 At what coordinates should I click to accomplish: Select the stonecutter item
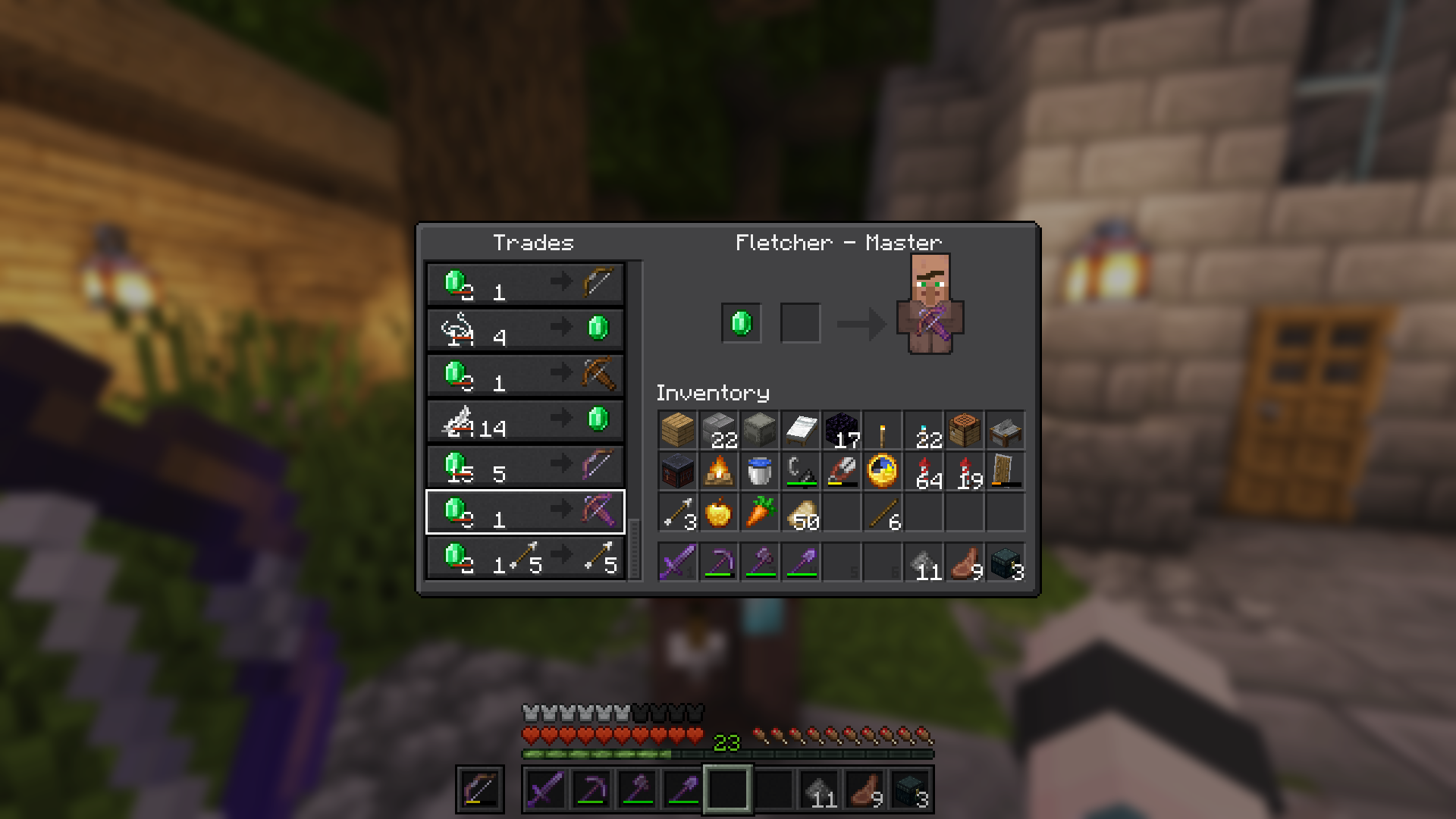(1006, 431)
